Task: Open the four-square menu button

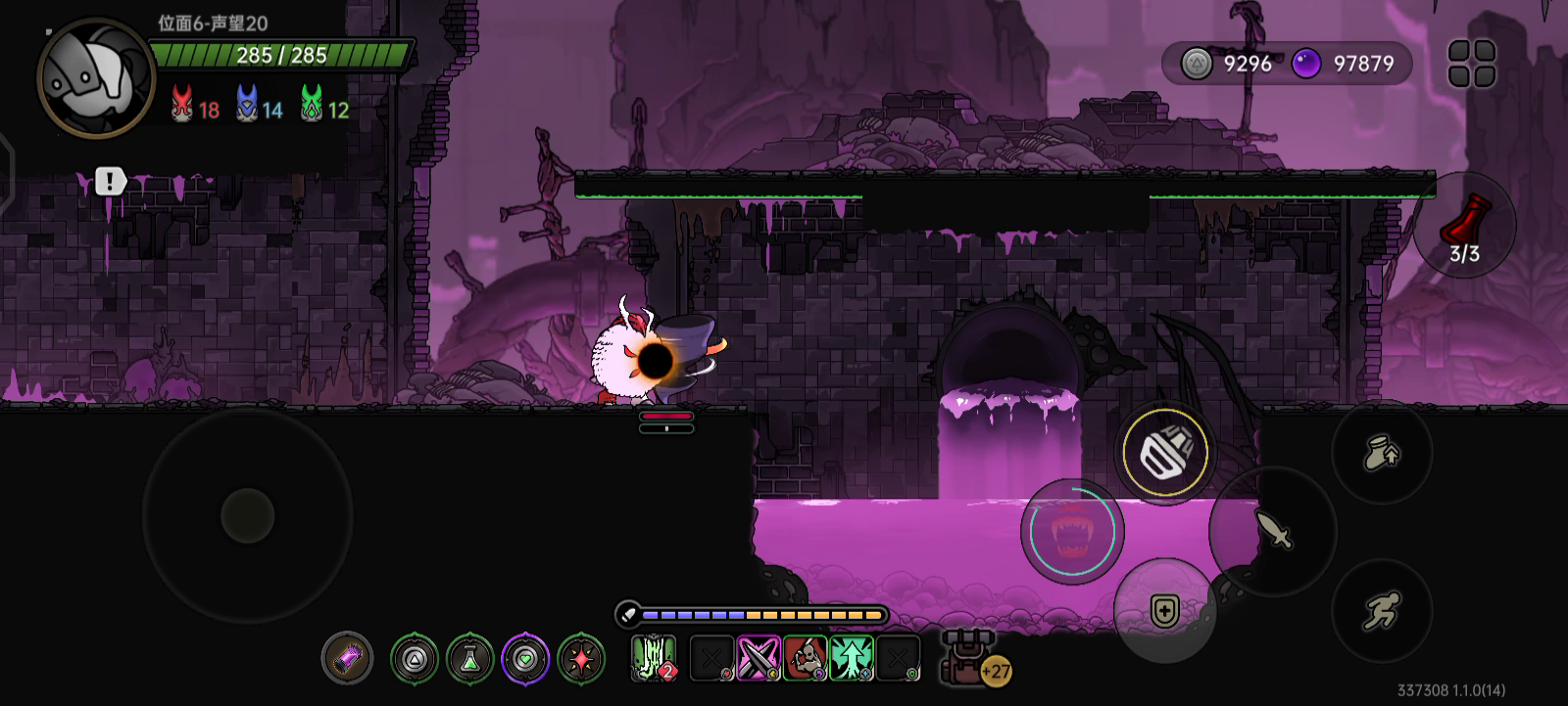Action: pyautogui.click(x=1471, y=64)
